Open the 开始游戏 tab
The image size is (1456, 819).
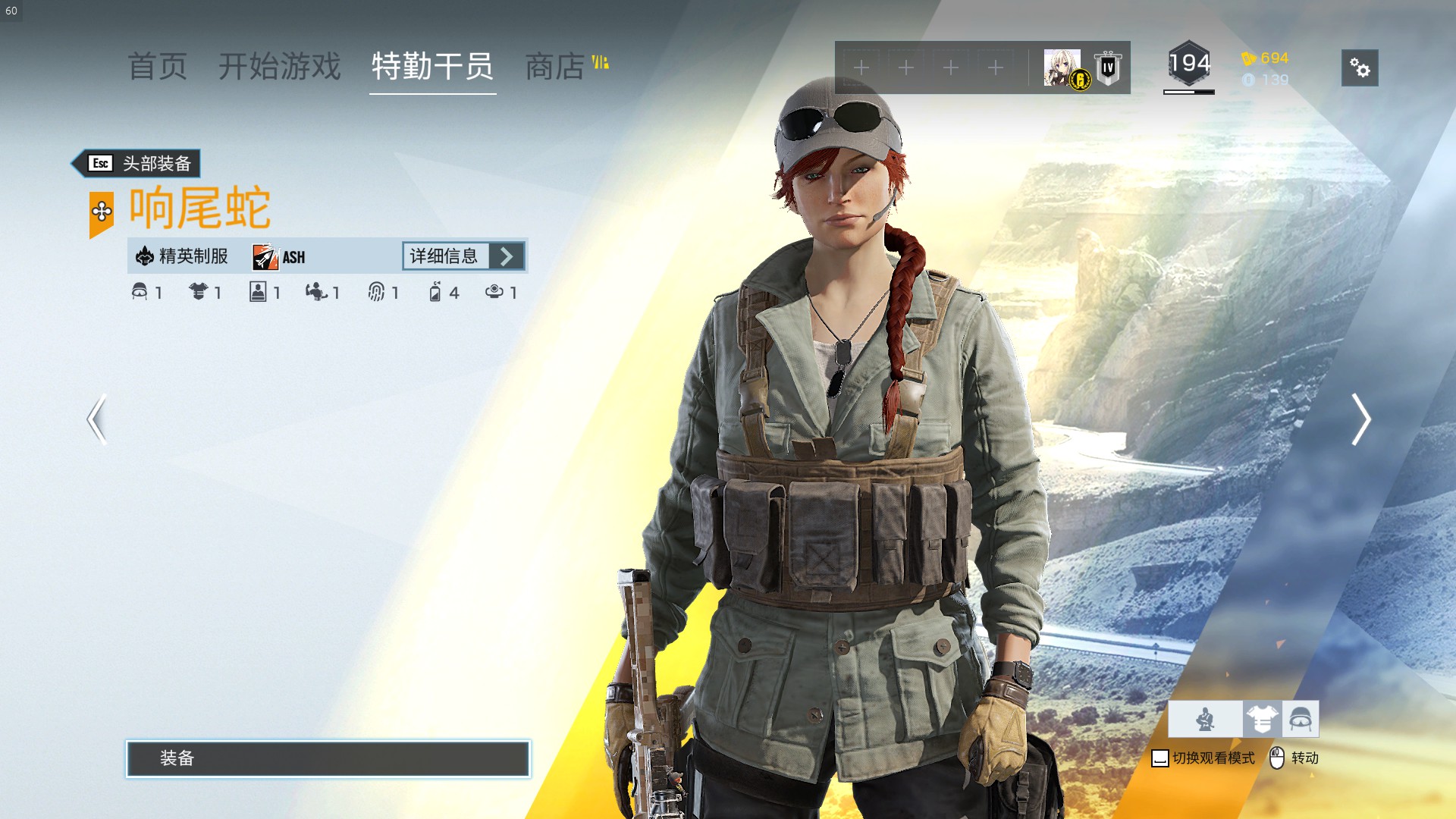pos(280,67)
